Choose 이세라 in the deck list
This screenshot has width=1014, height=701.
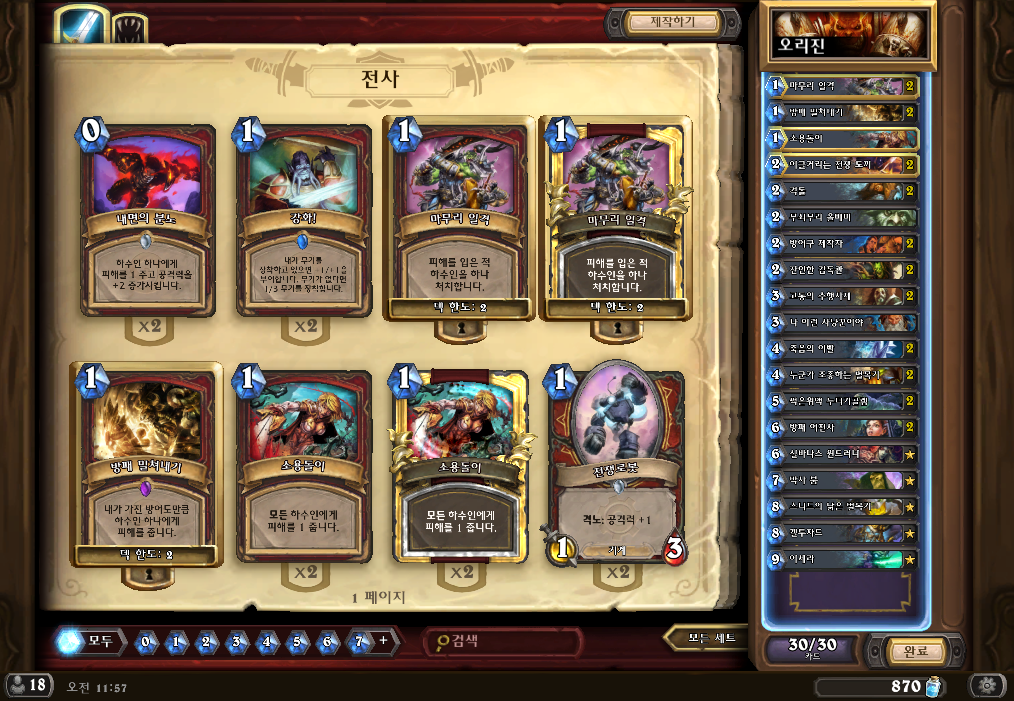tap(842, 559)
